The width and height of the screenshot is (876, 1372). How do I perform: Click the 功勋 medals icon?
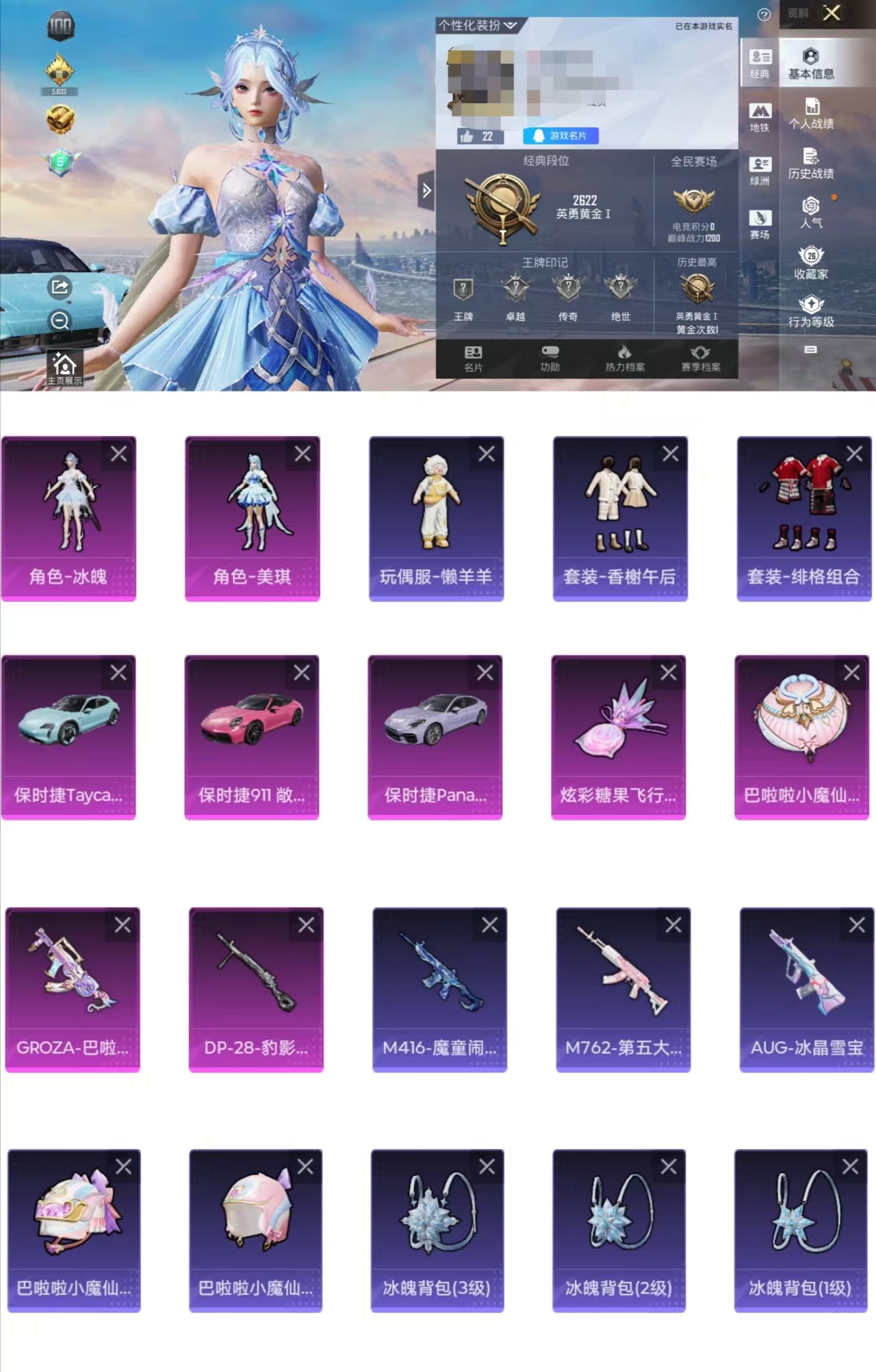click(550, 360)
